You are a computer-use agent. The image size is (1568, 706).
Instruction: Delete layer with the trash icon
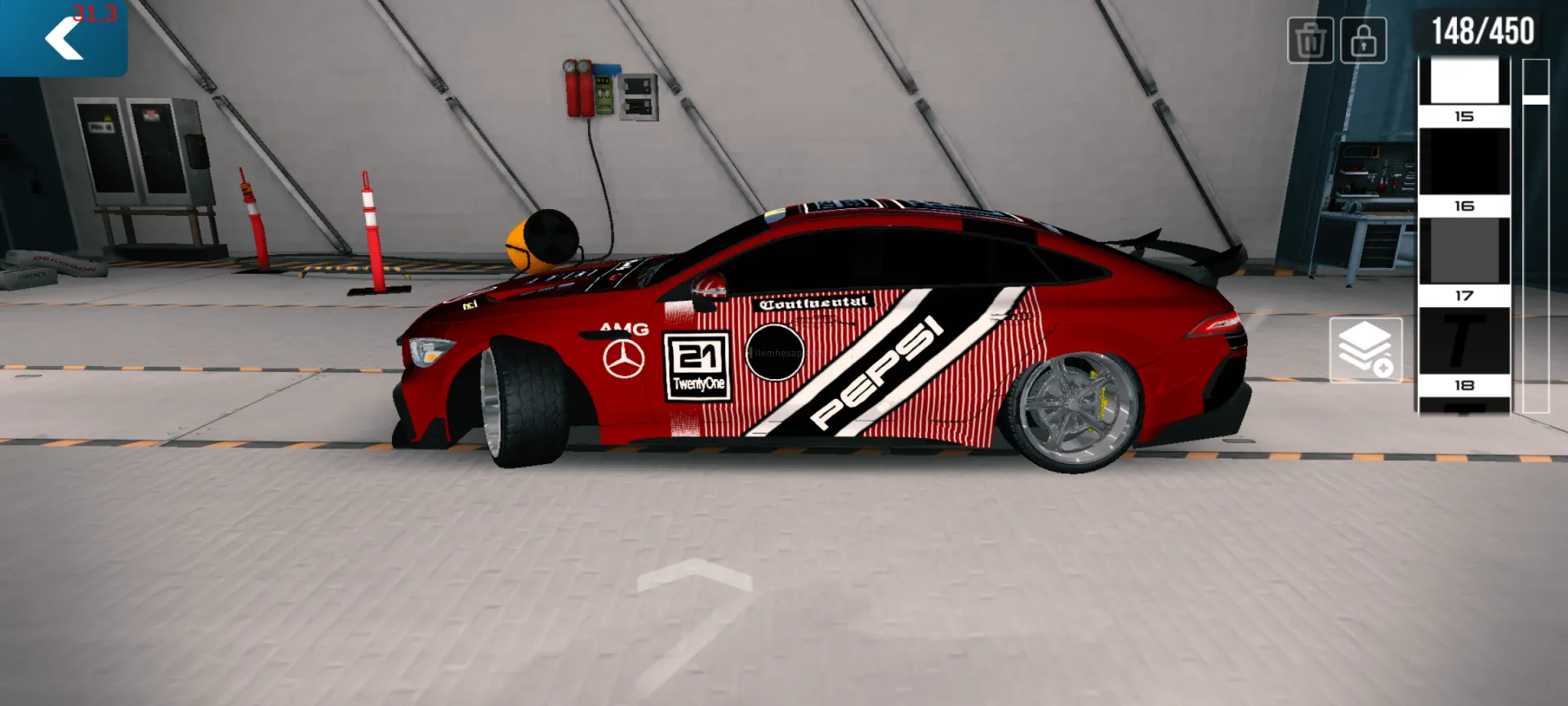[1310, 40]
